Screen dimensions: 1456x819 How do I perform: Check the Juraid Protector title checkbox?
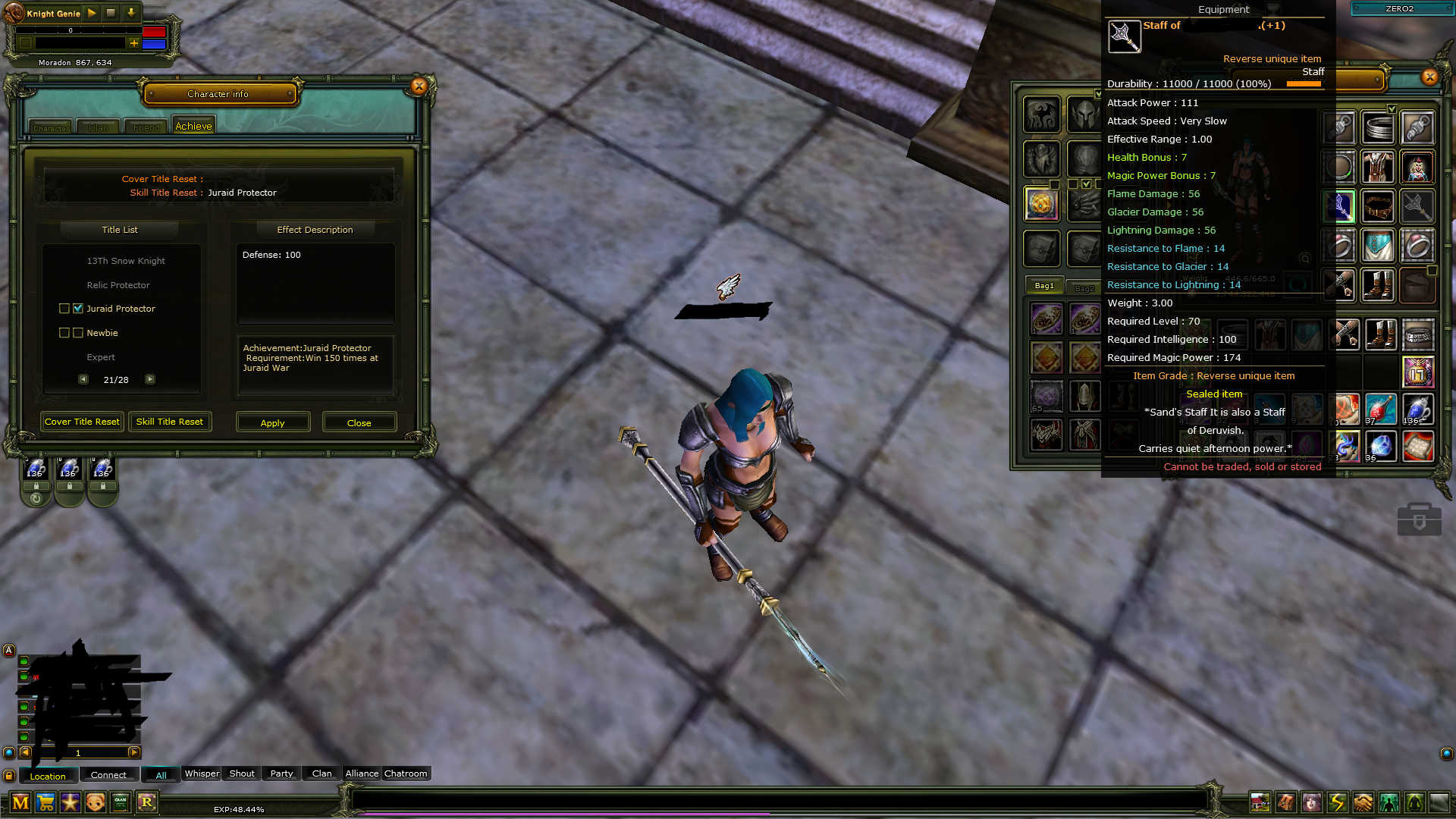[64, 309]
